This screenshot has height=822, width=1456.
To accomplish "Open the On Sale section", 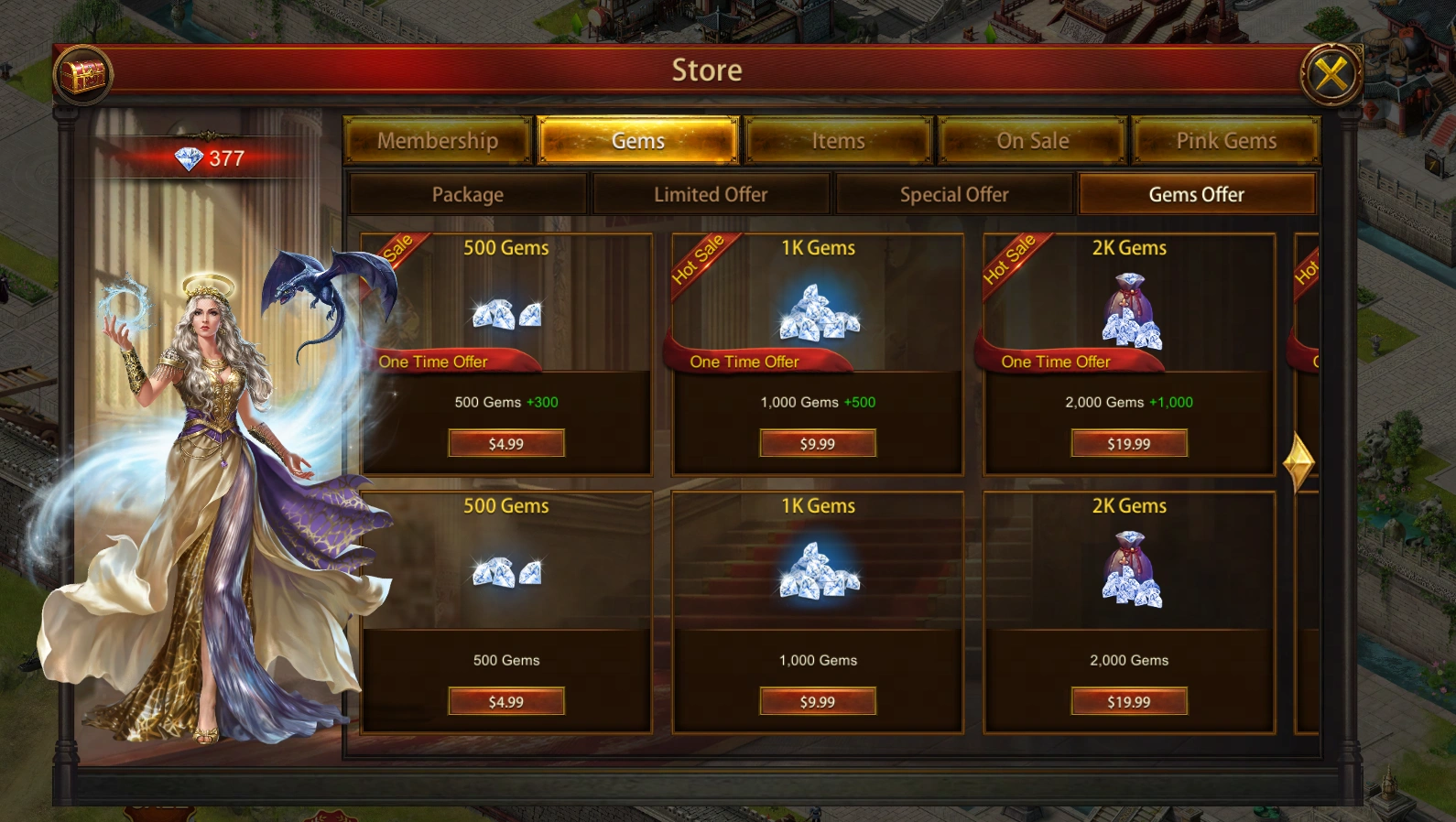I will click(x=1033, y=140).
